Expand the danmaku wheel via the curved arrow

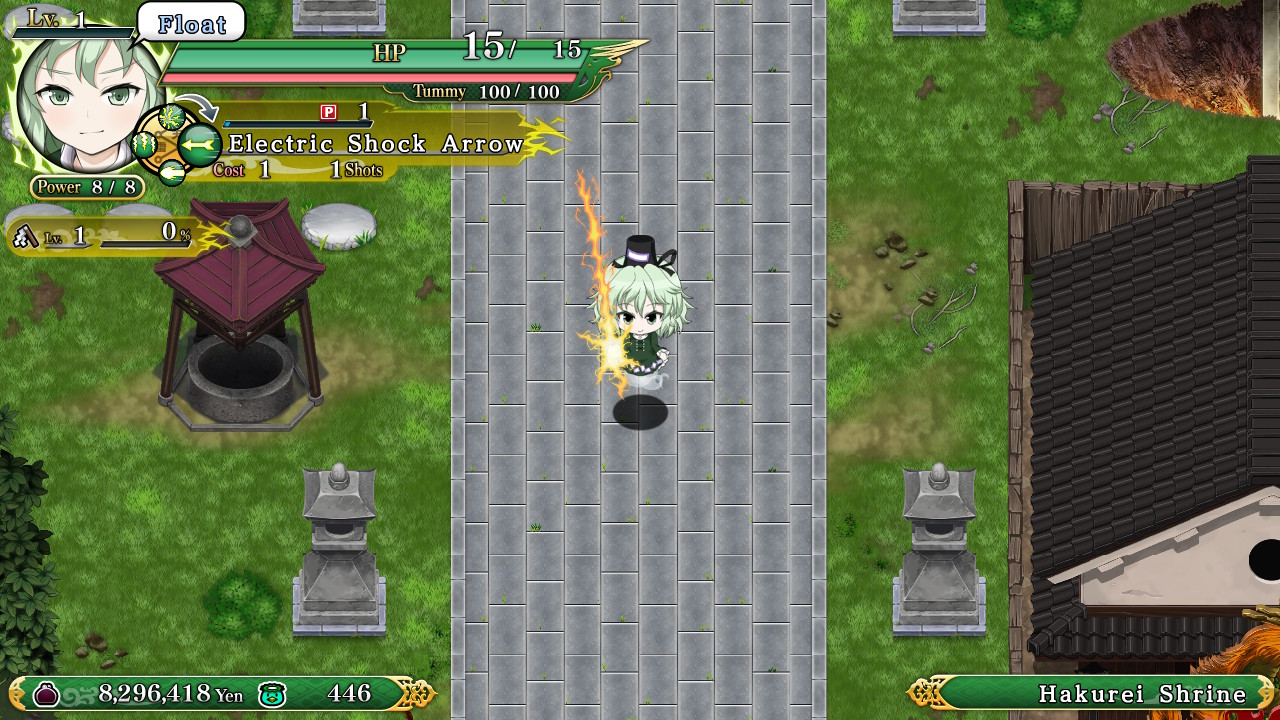point(196,105)
